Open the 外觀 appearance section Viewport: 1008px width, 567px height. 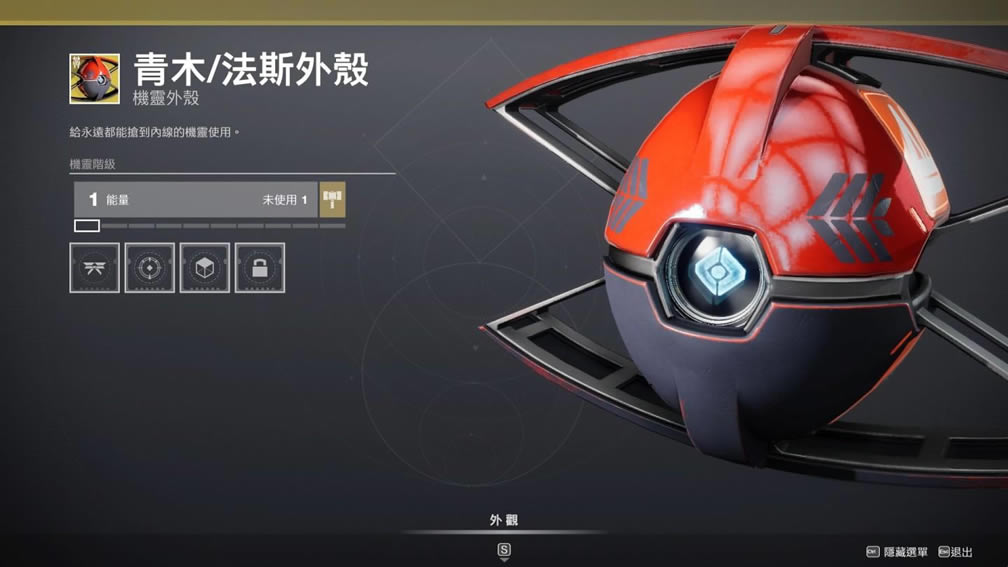point(504,521)
